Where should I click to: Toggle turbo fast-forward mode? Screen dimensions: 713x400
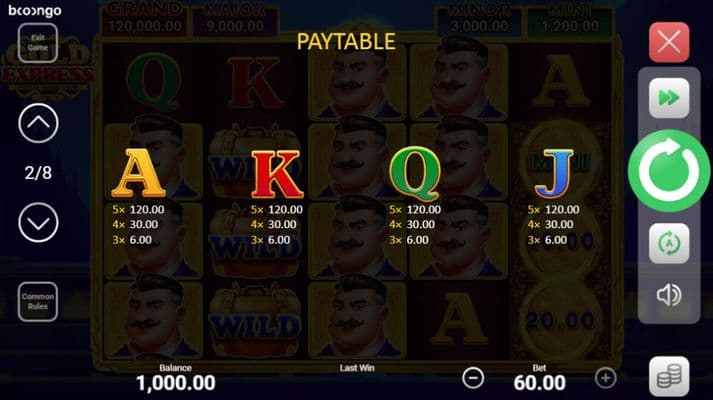pyautogui.click(x=668, y=98)
